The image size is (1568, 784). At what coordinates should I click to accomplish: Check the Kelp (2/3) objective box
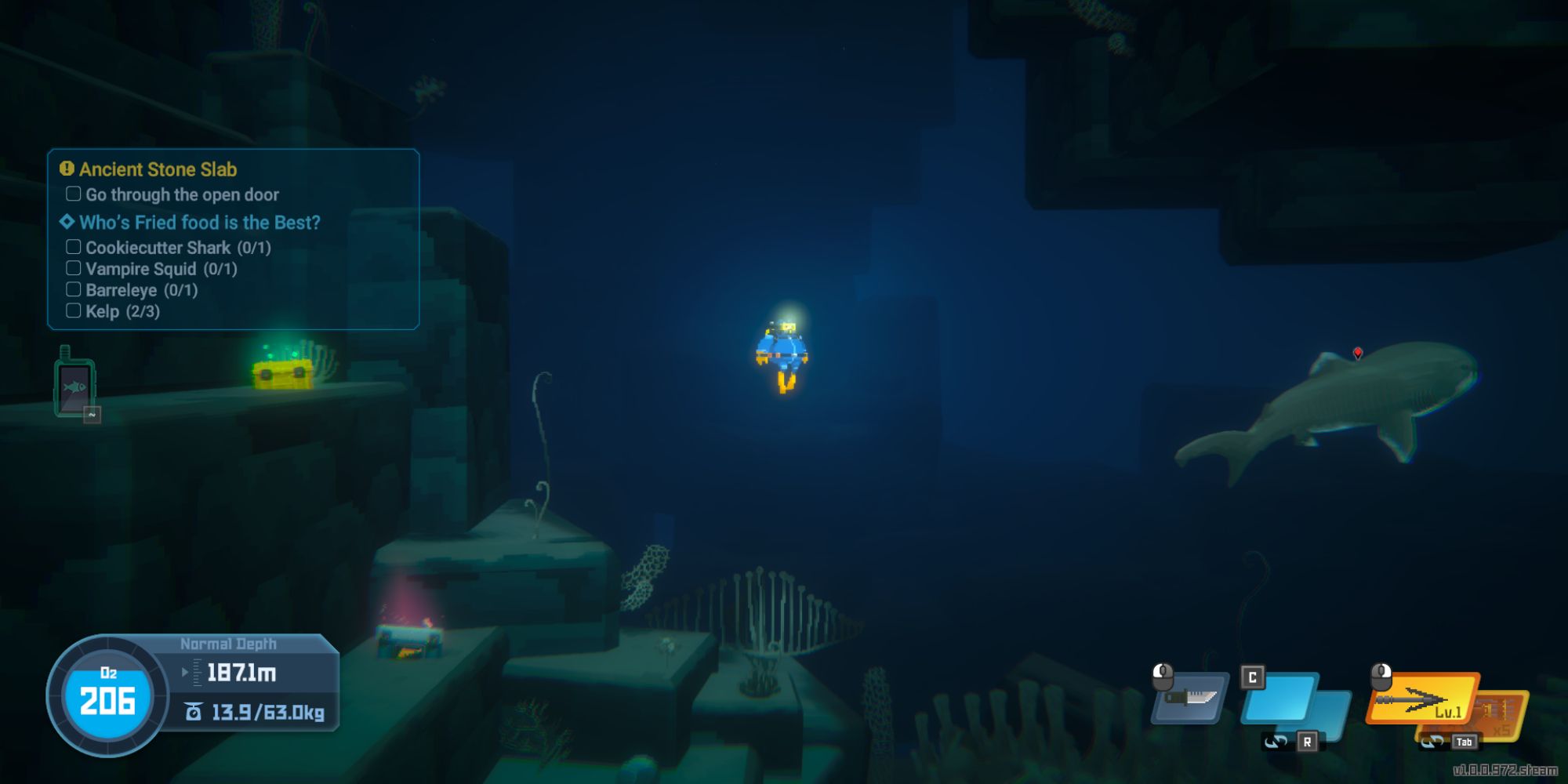pyautogui.click(x=74, y=311)
